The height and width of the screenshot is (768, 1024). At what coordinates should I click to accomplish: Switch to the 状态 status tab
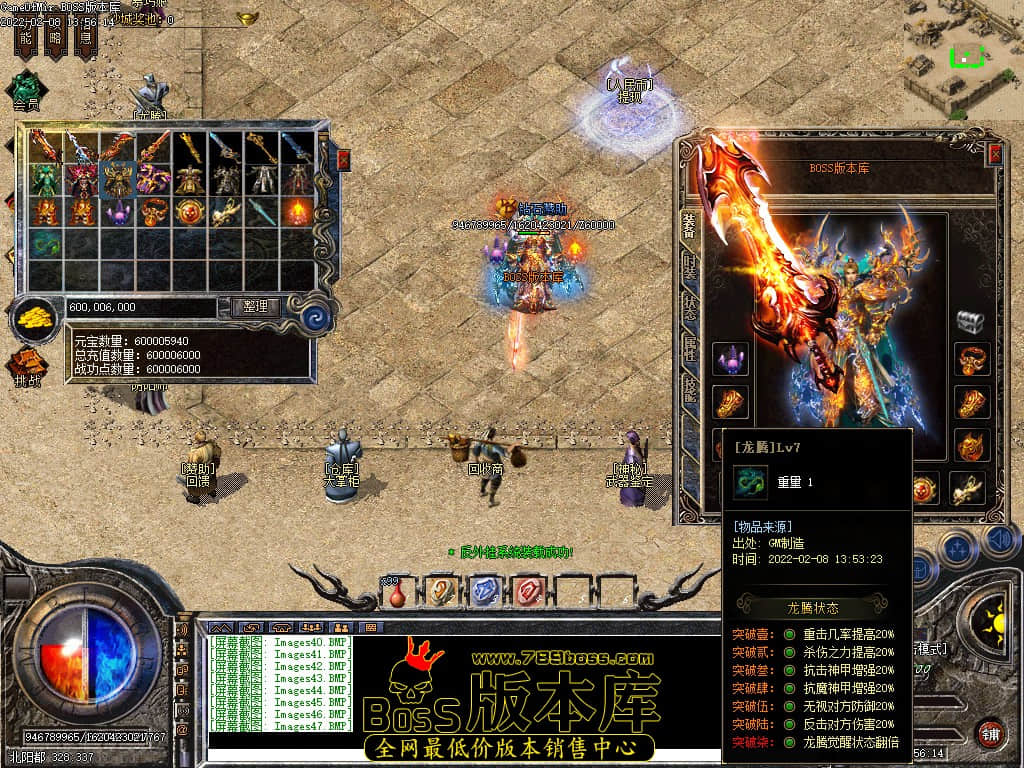689,308
